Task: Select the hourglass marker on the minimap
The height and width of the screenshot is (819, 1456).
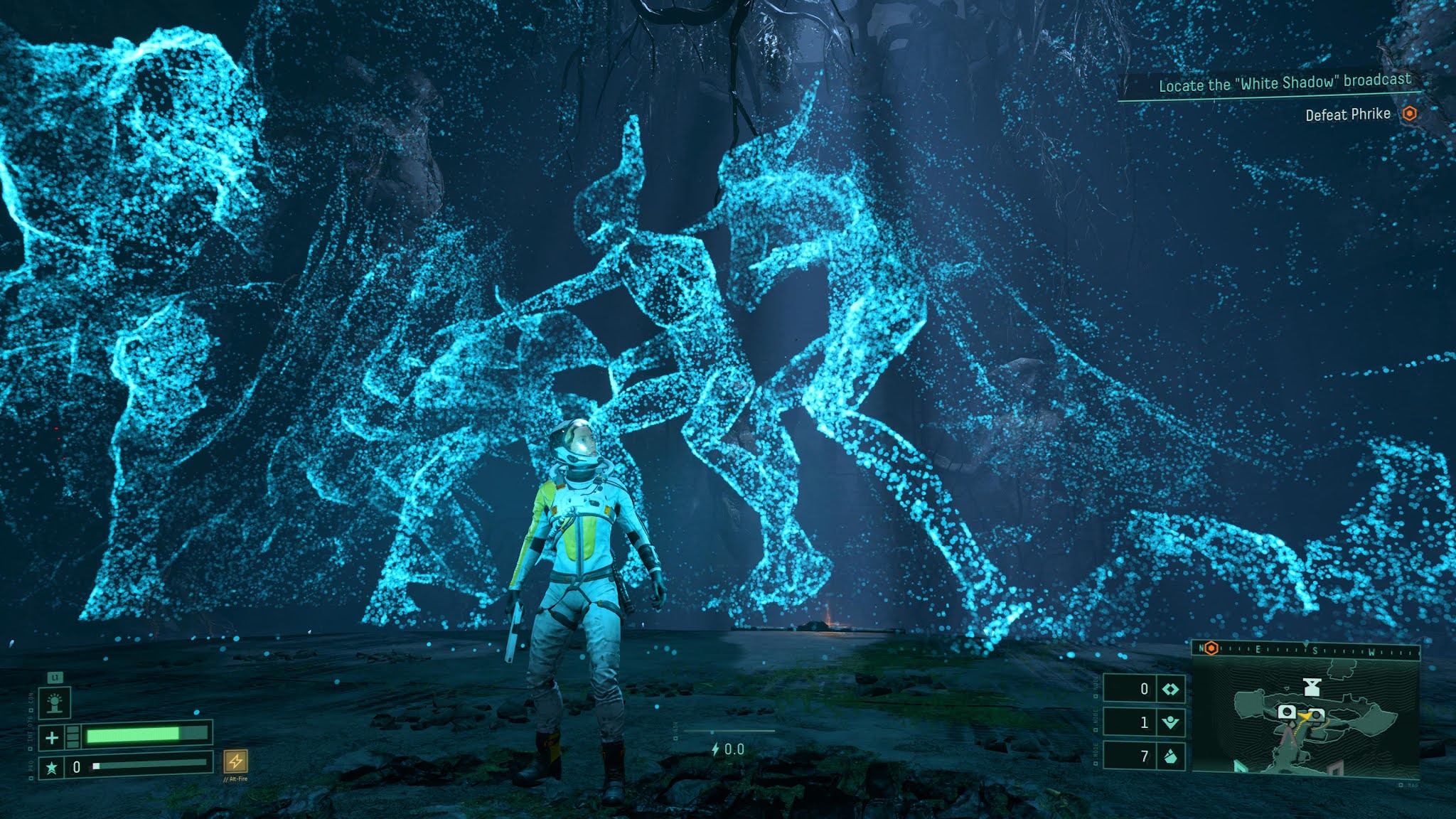Action: tap(1312, 687)
